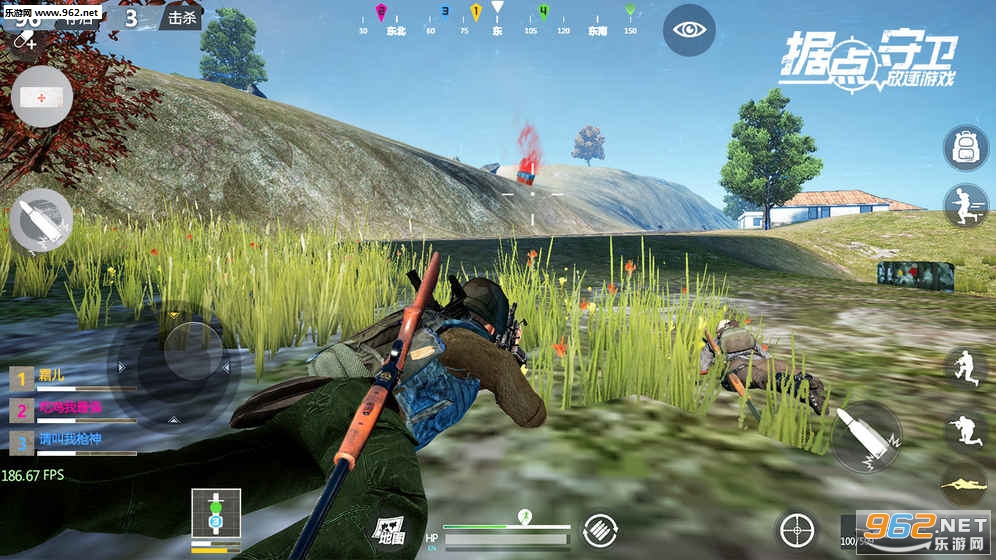Viewport: 996px width, 560px height.
Task: Open the squad formation panel
Action: 215,518
